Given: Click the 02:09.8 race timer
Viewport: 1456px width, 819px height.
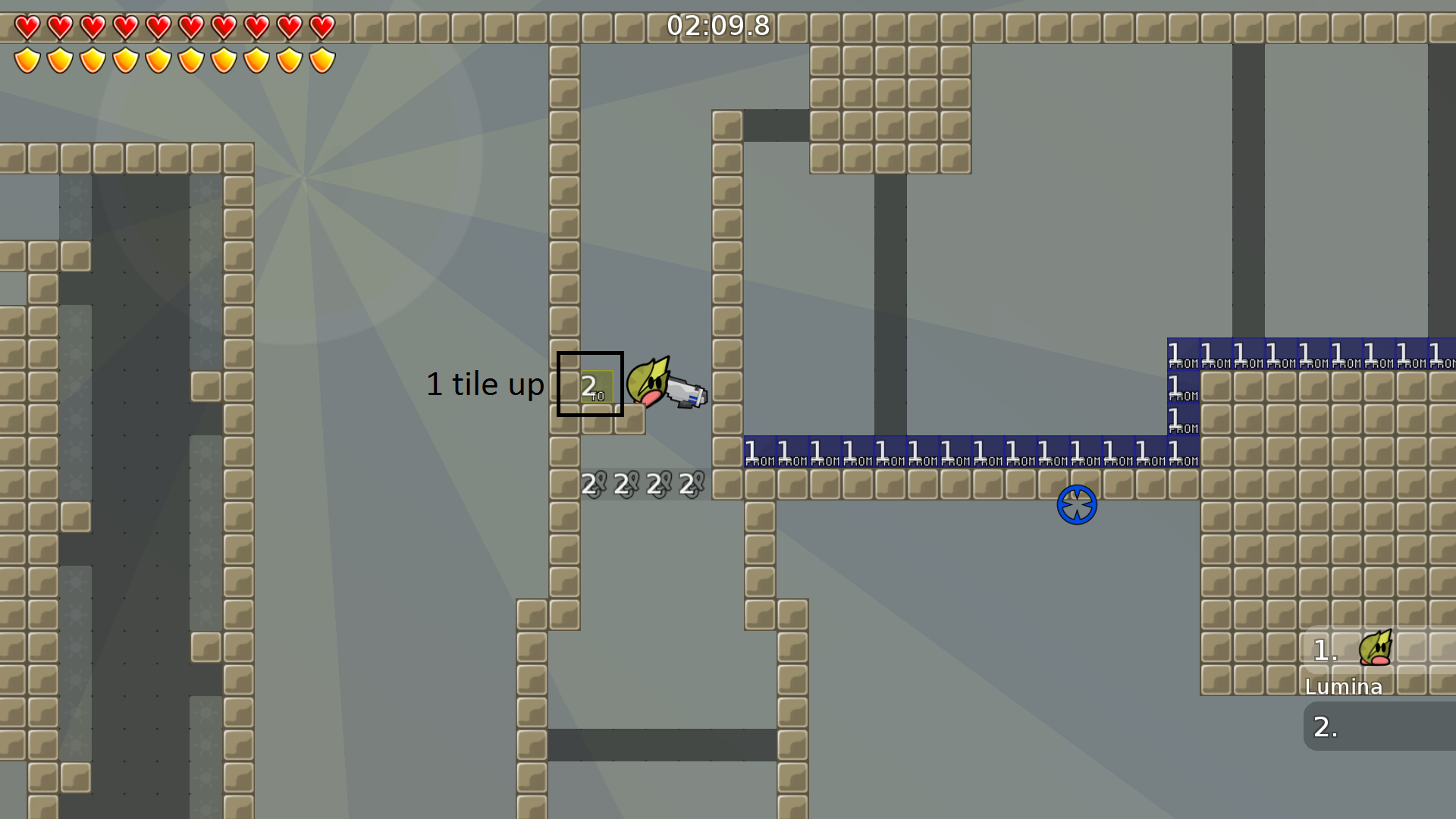Looking at the screenshot, I should tap(718, 26).
